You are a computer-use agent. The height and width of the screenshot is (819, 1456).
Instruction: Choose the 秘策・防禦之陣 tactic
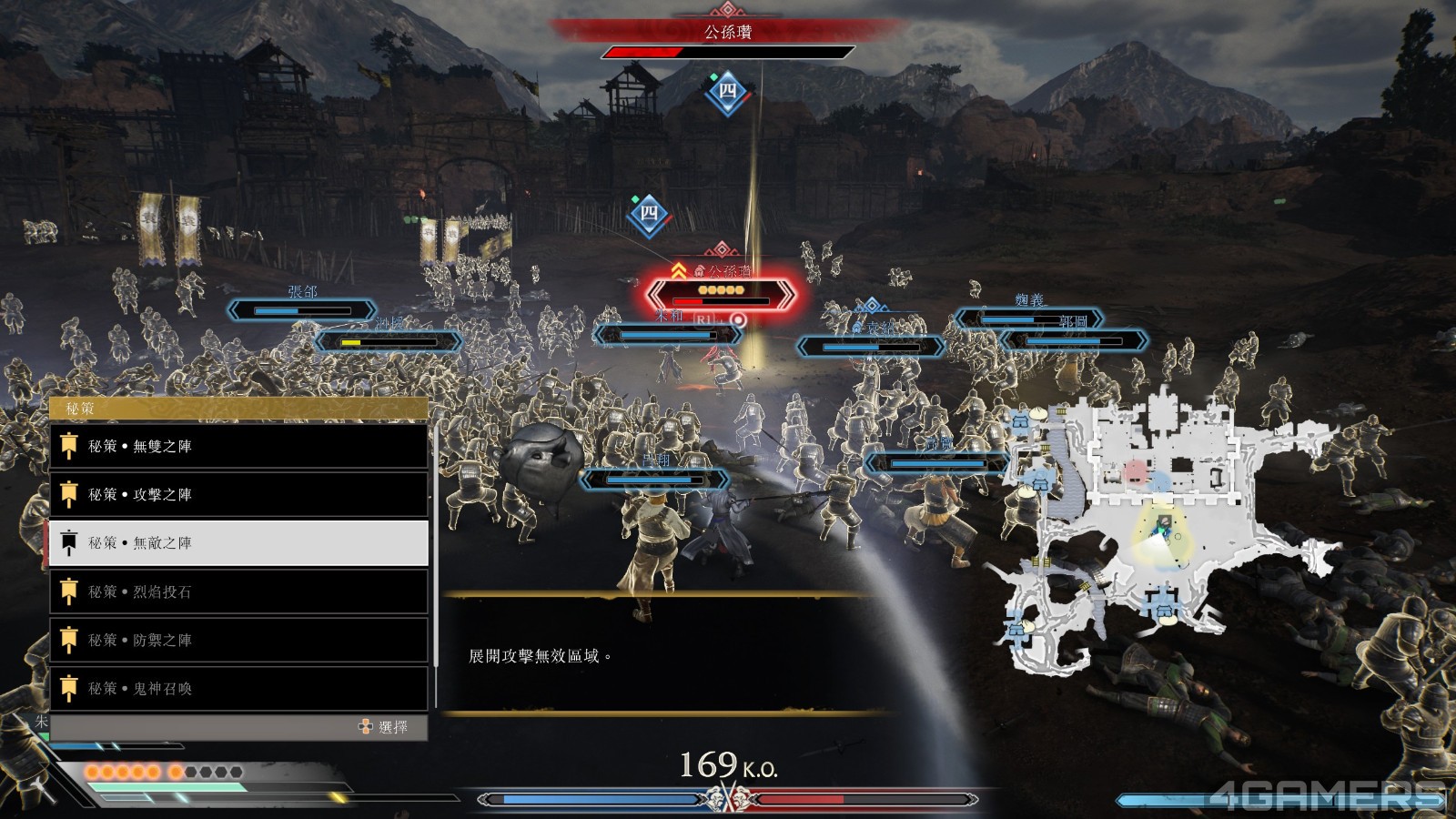[x=238, y=640]
